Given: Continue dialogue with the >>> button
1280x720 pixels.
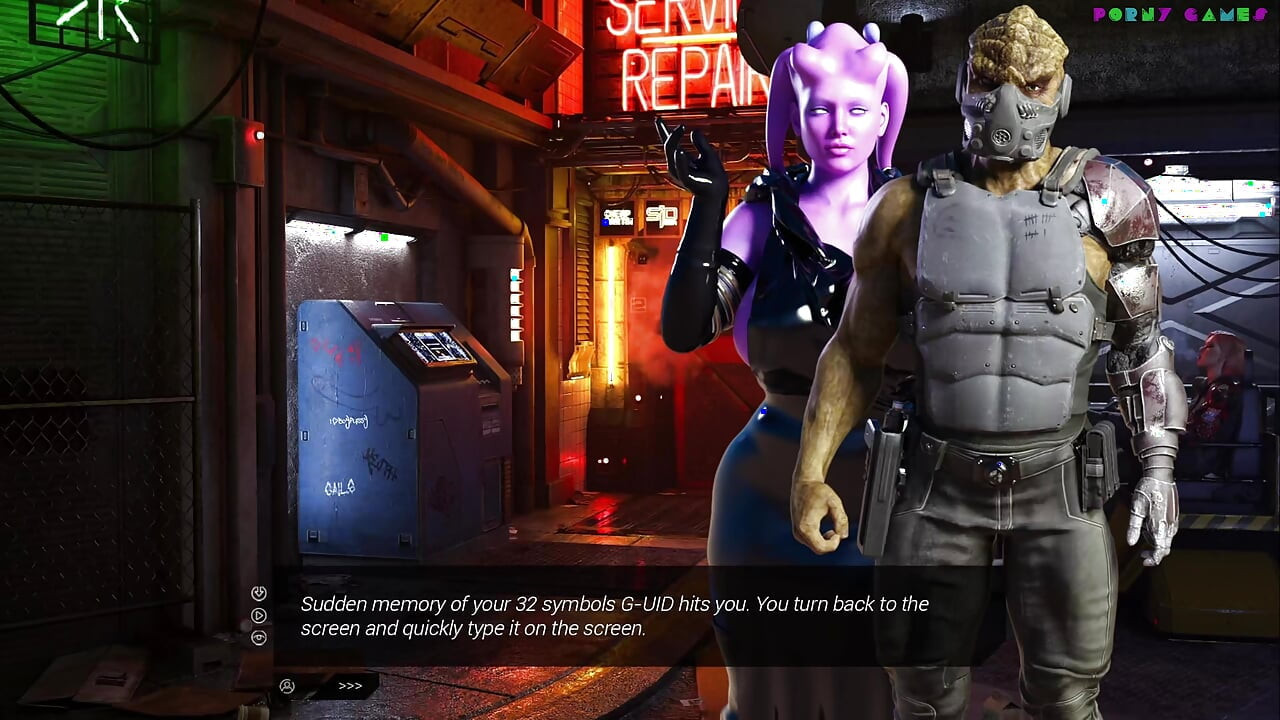Looking at the screenshot, I should (x=350, y=686).
